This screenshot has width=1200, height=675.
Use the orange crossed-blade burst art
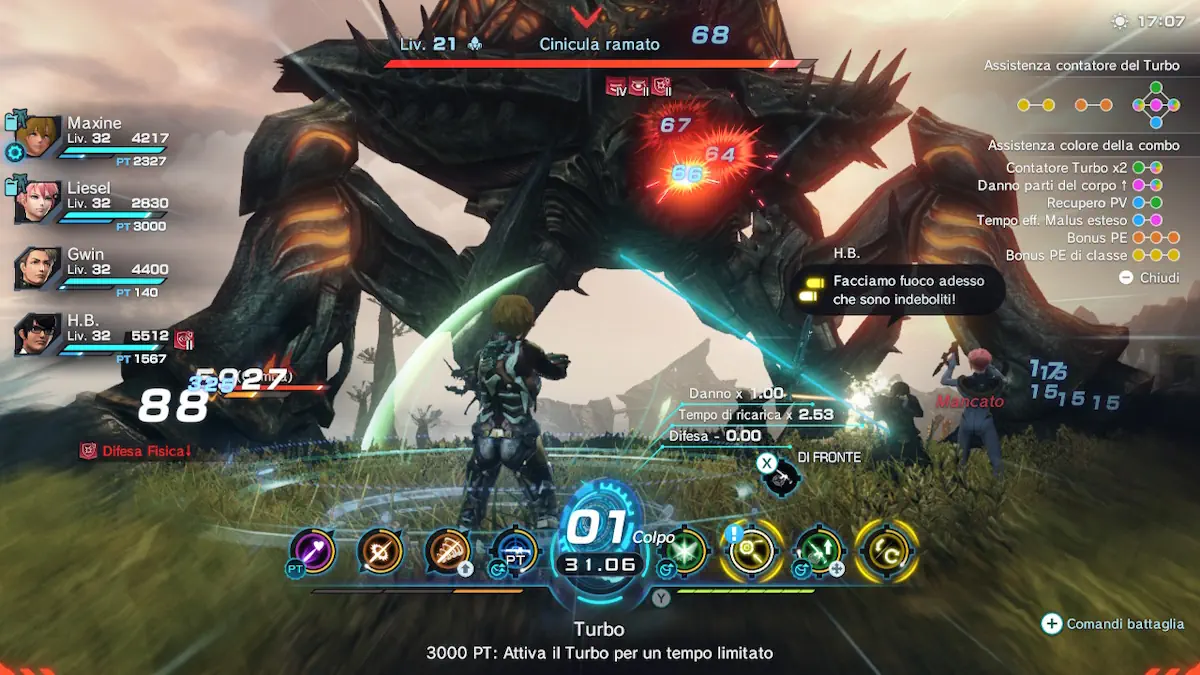[x=380, y=551]
